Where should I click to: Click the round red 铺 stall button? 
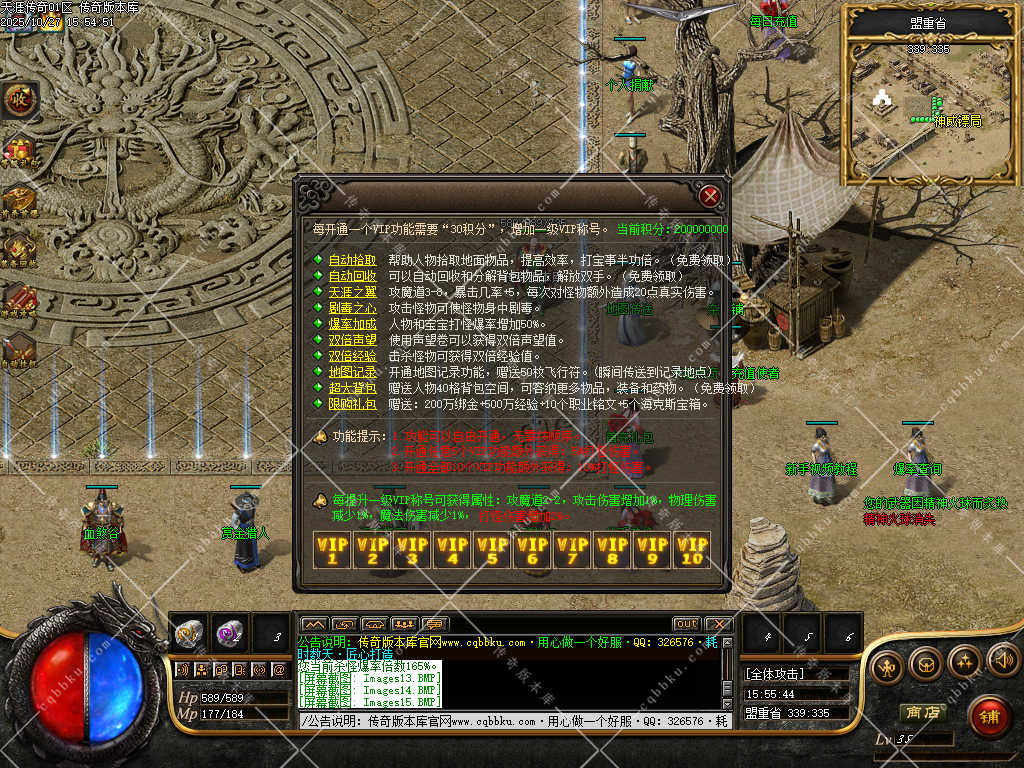coord(989,716)
